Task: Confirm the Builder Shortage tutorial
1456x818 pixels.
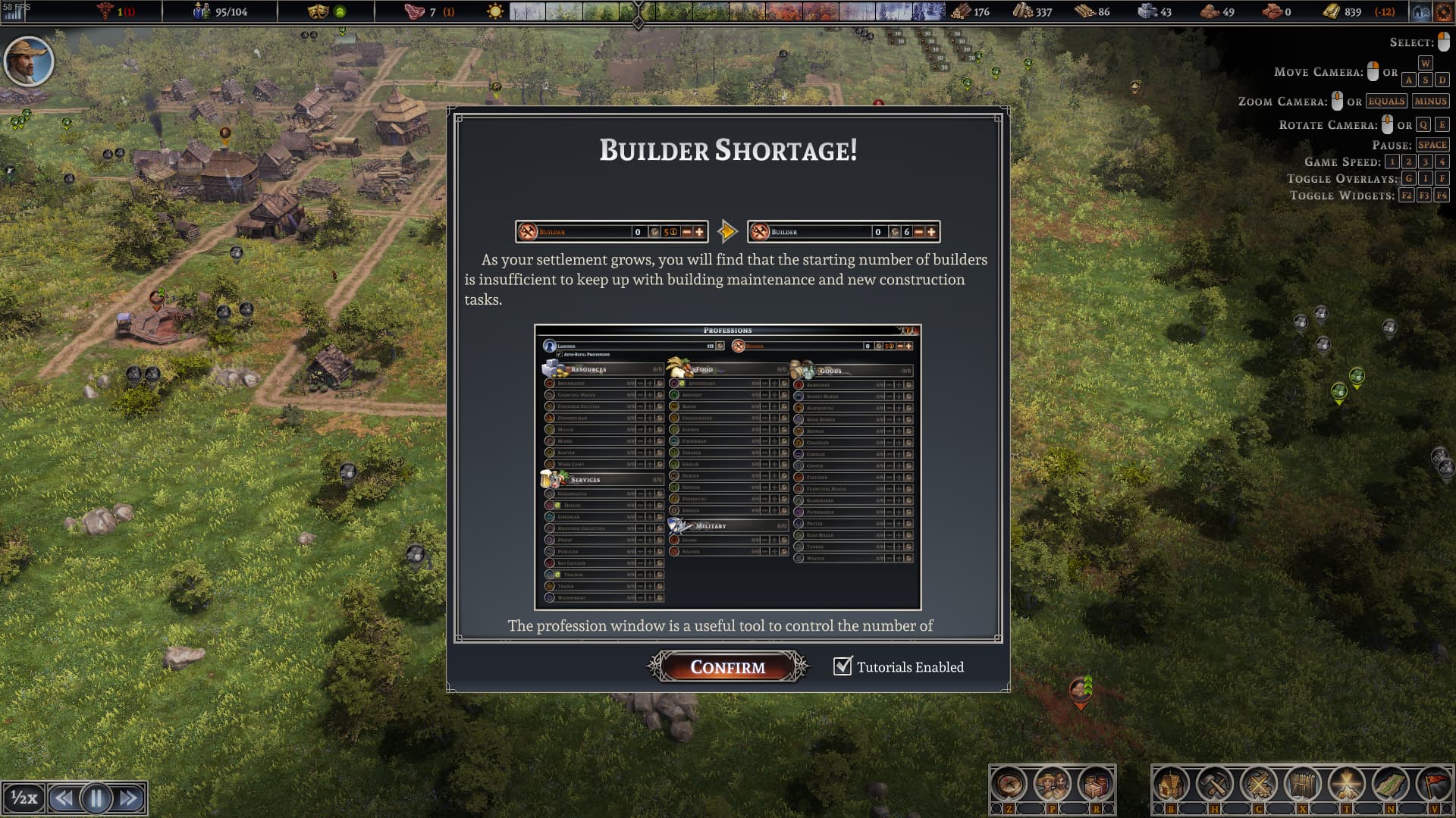Action: (727, 667)
